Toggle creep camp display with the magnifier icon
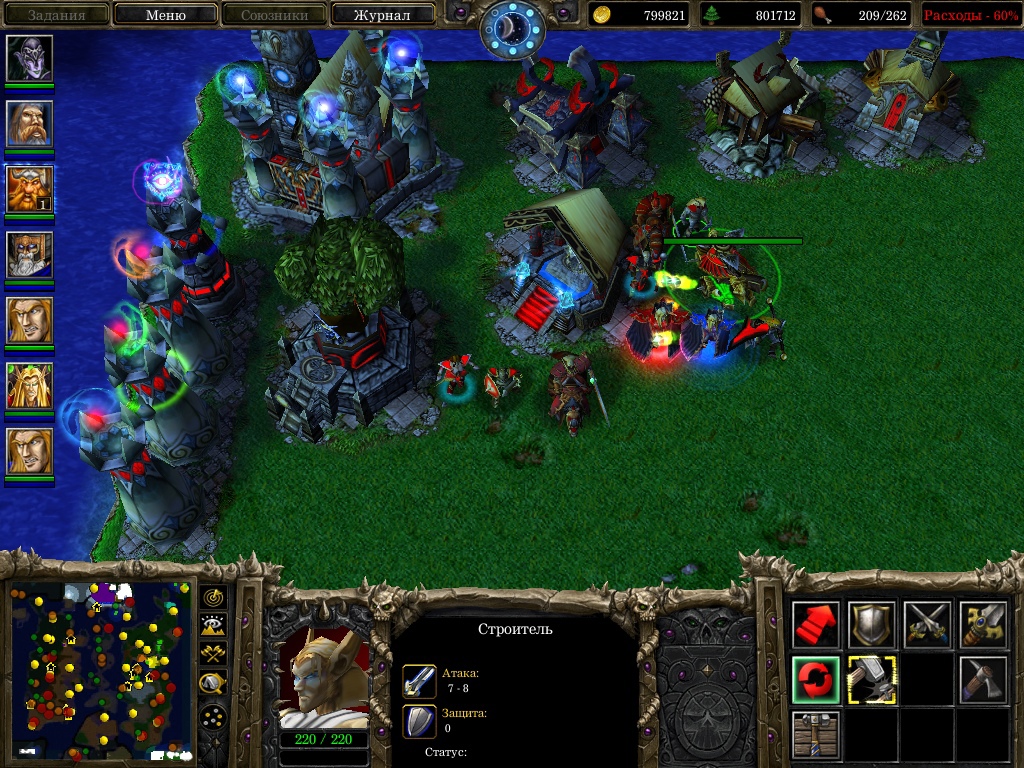 (x=213, y=684)
